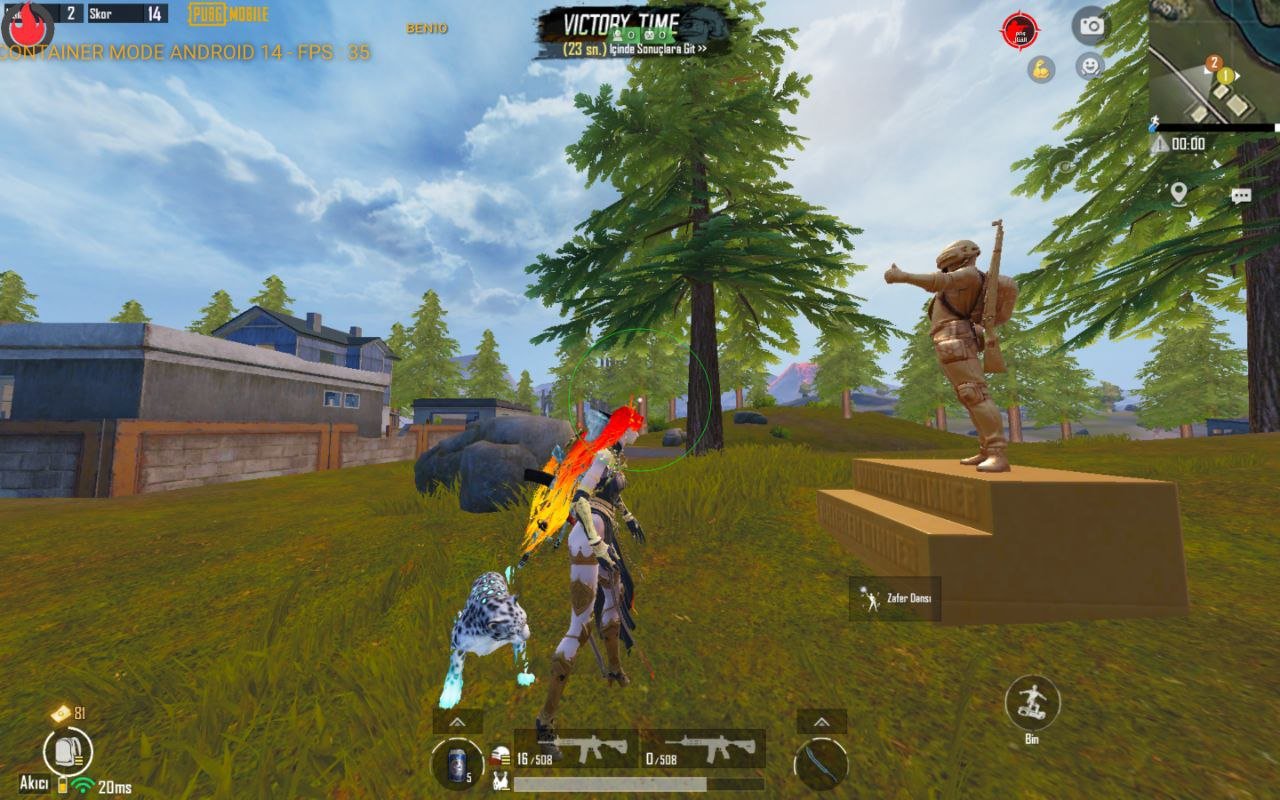This screenshot has height=800, width=1280.
Task: Equip the blue melee blade slot
Action: click(x=821, y=765)
